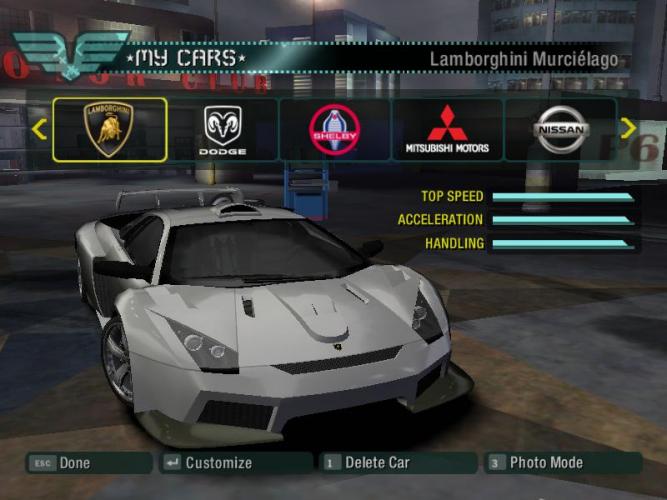Click the left yellow arrow in the brand list

pos(39,129)
